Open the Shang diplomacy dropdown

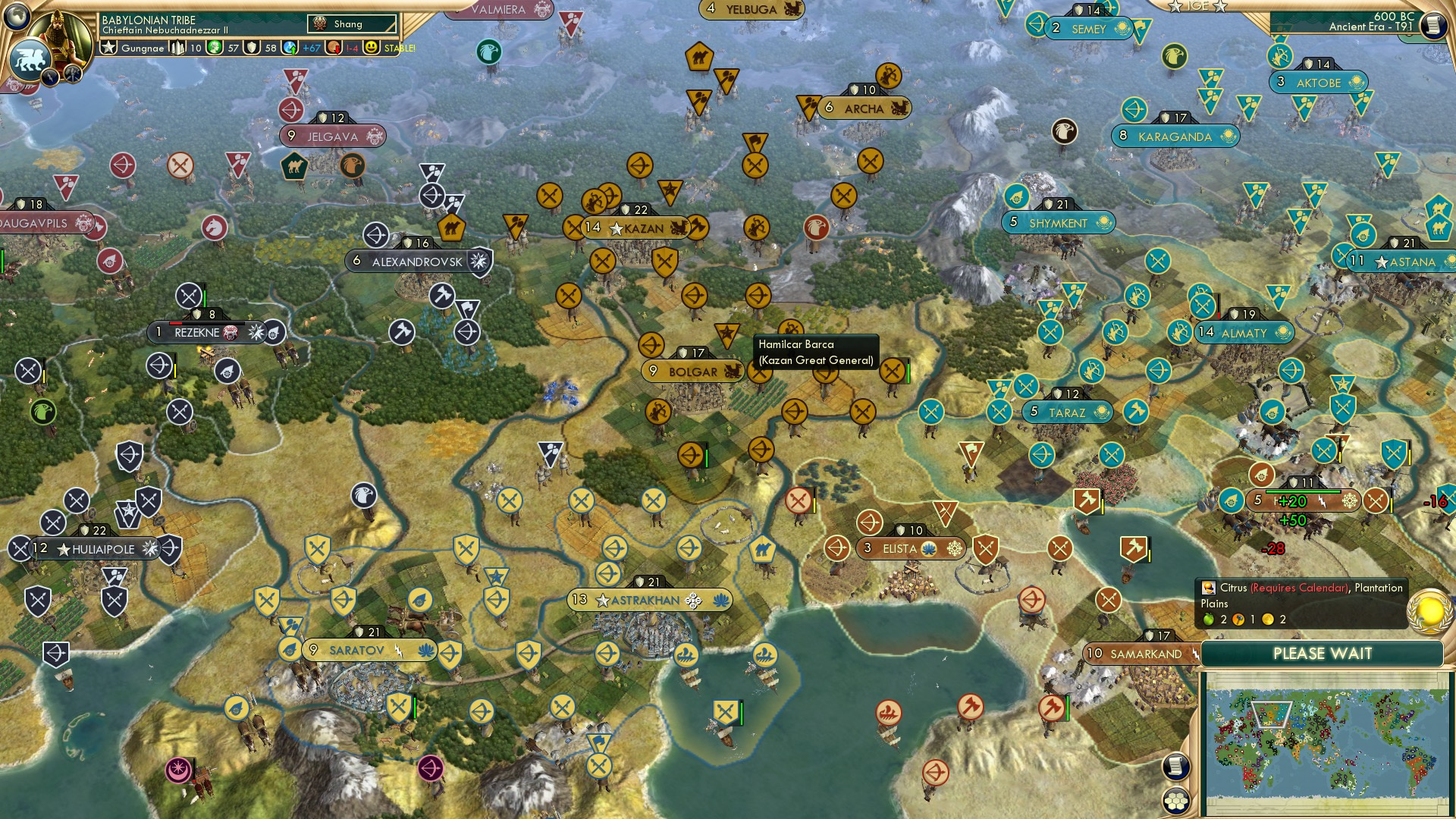[x=353, y=24]
